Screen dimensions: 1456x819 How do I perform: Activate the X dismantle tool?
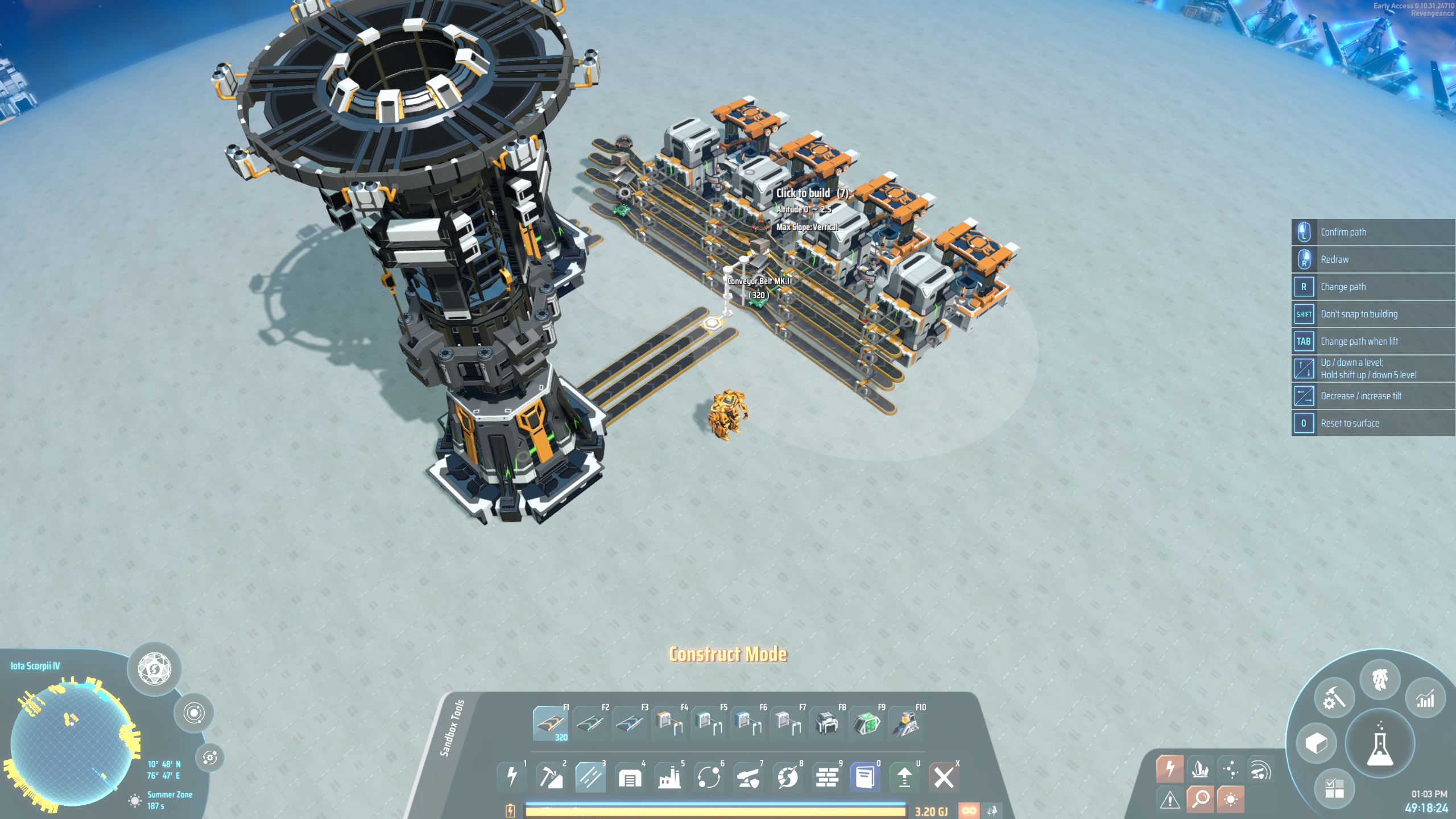(944, 777)
